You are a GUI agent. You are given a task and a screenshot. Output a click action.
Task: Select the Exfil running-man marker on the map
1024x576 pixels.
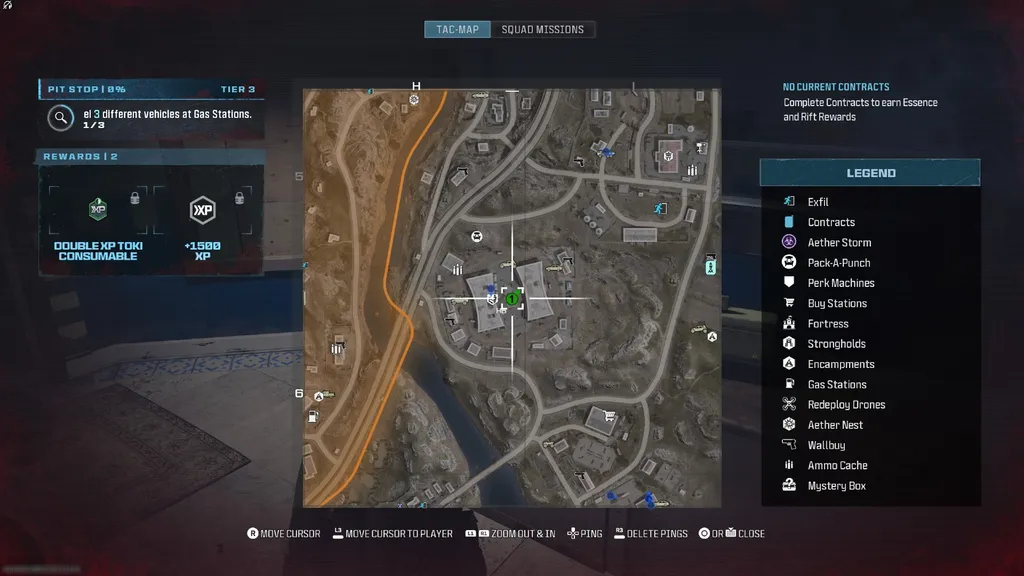coord(659,208)
